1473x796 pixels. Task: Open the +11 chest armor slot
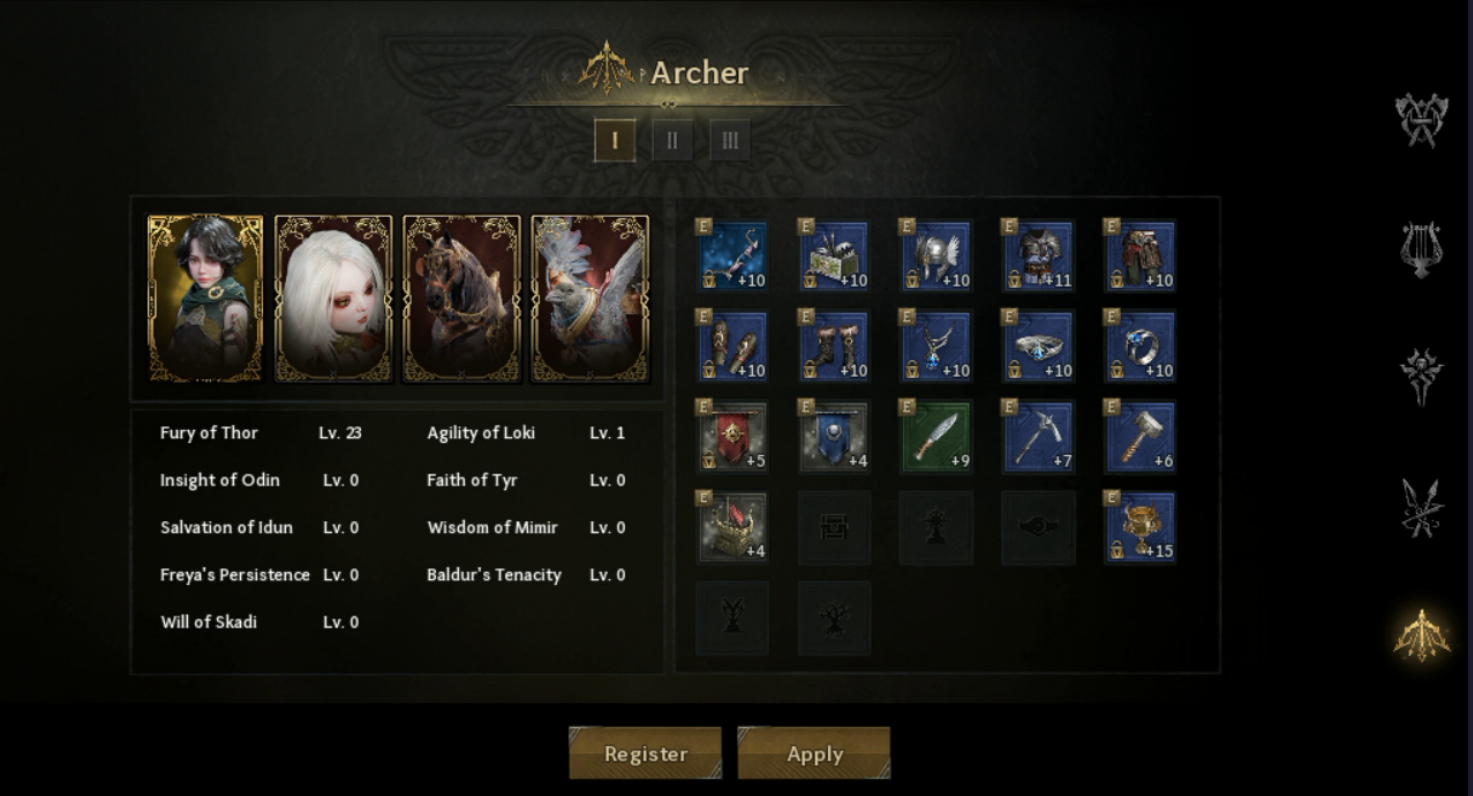[1037, 256]
